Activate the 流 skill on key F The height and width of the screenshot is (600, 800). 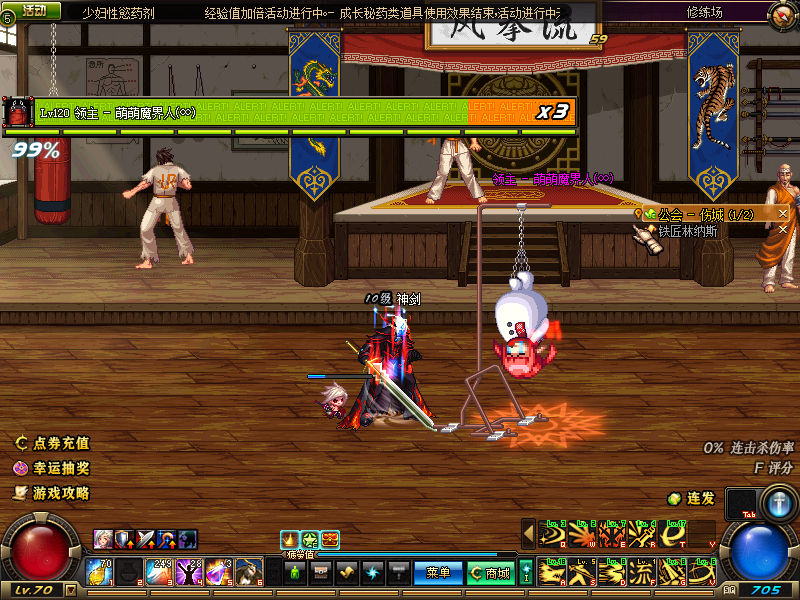(642, 572)
